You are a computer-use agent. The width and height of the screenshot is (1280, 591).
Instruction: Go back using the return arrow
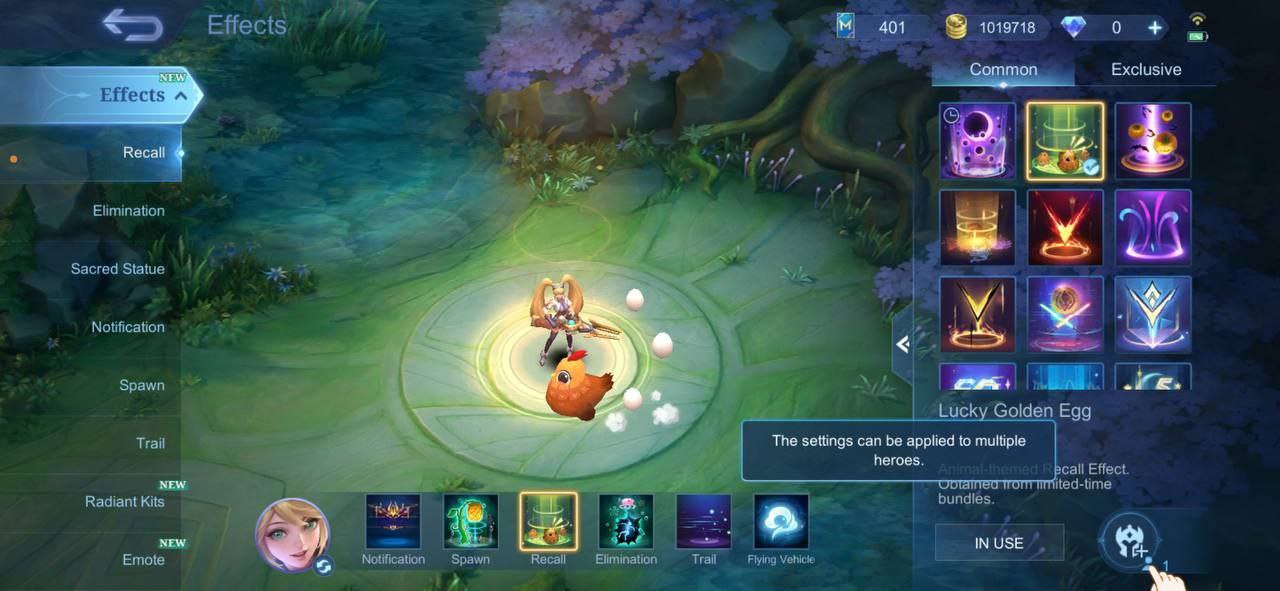133,25
